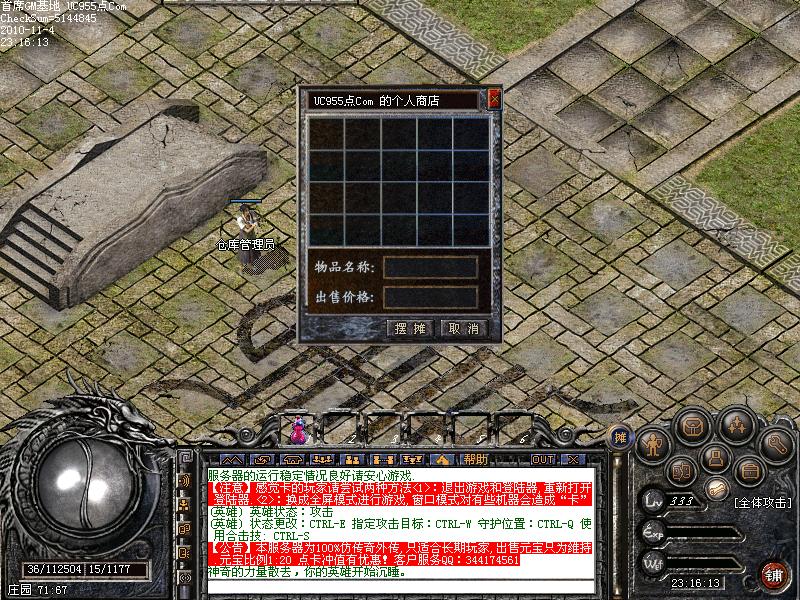Click the red 铺 shop button
The width and height of the screenshot is (800, 600).
coord(773,574)
